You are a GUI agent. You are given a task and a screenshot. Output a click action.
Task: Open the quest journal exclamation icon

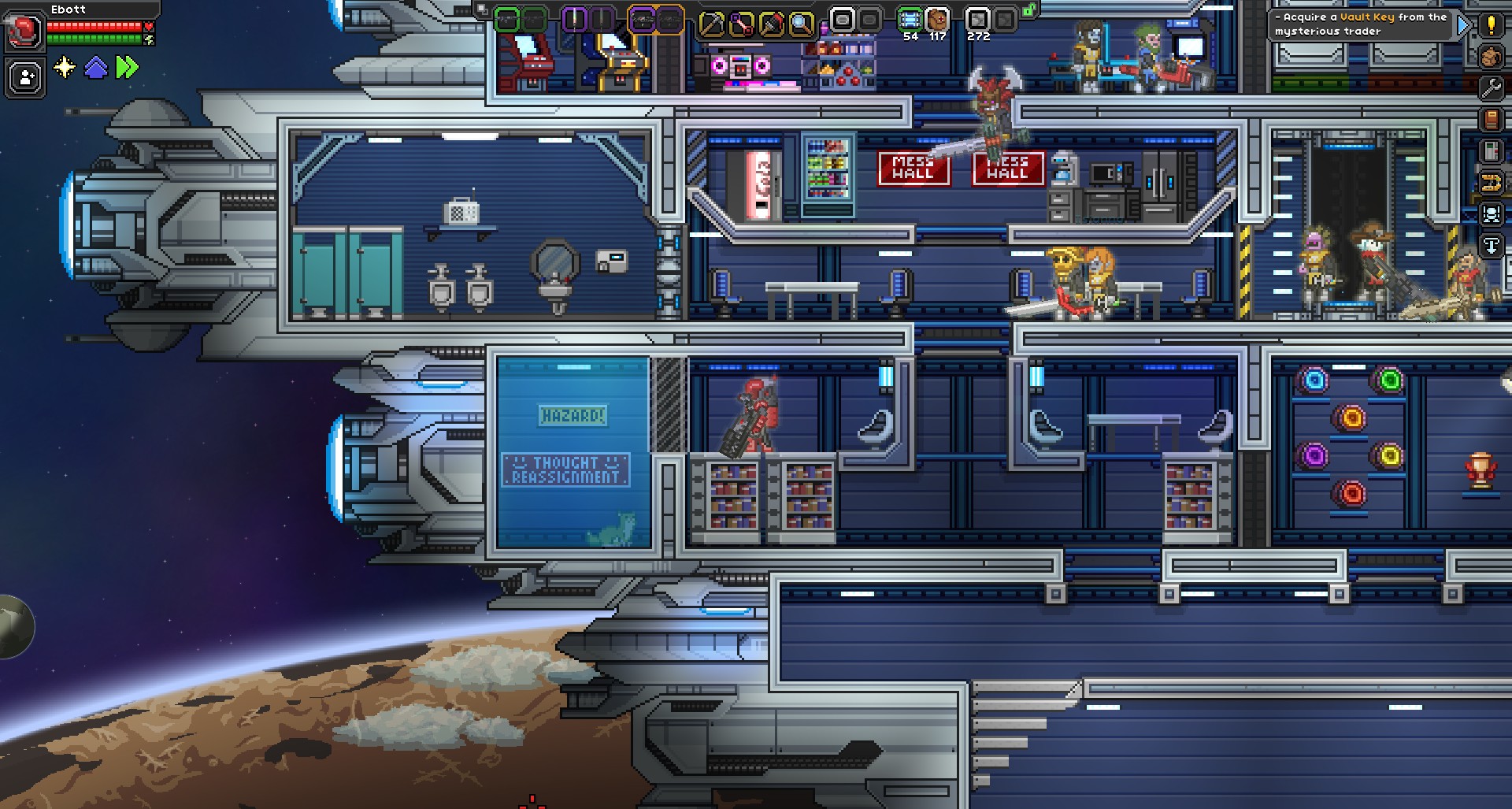[x=1491, y=24]
